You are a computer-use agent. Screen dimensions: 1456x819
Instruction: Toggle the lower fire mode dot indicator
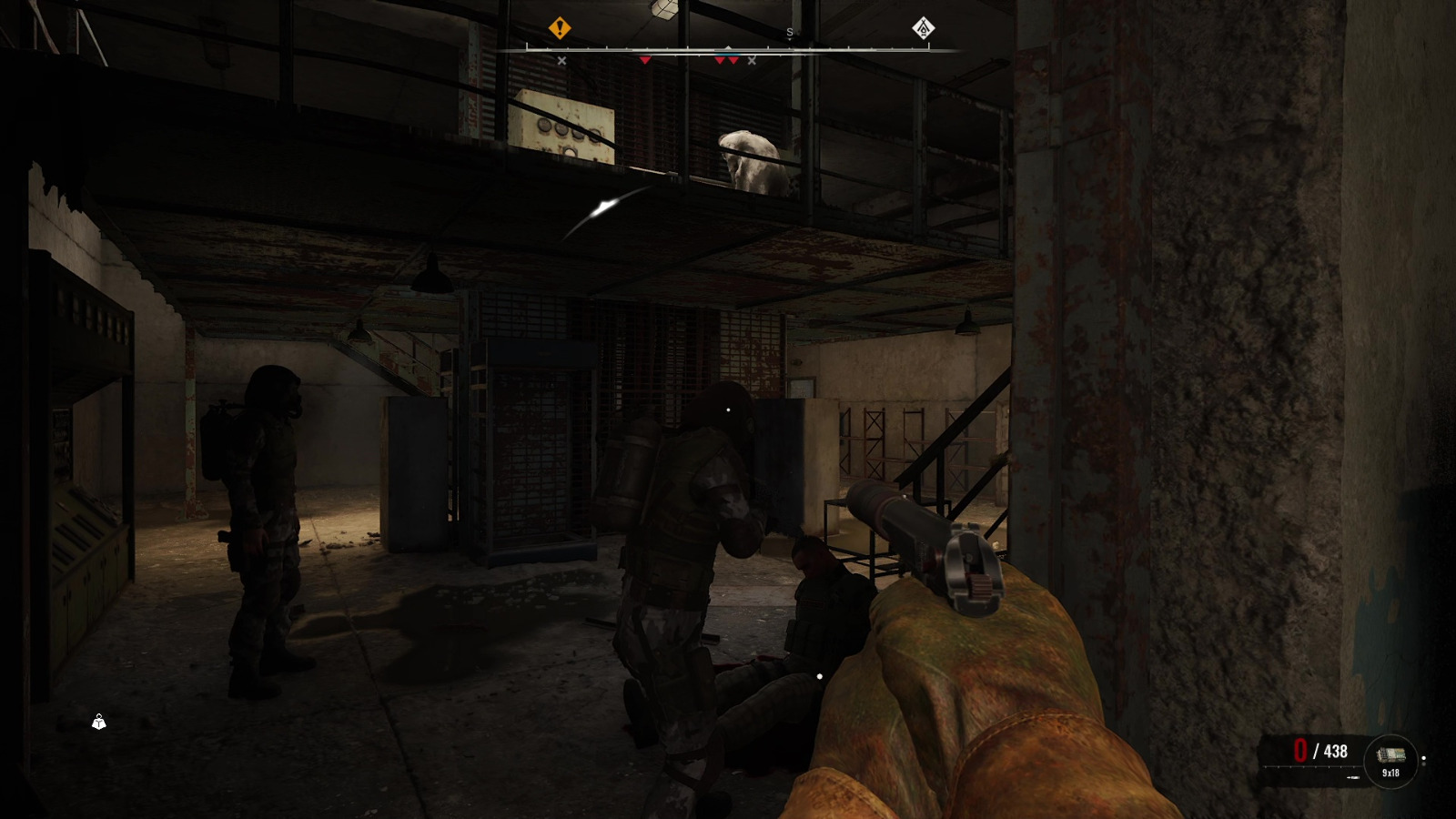1423,764
